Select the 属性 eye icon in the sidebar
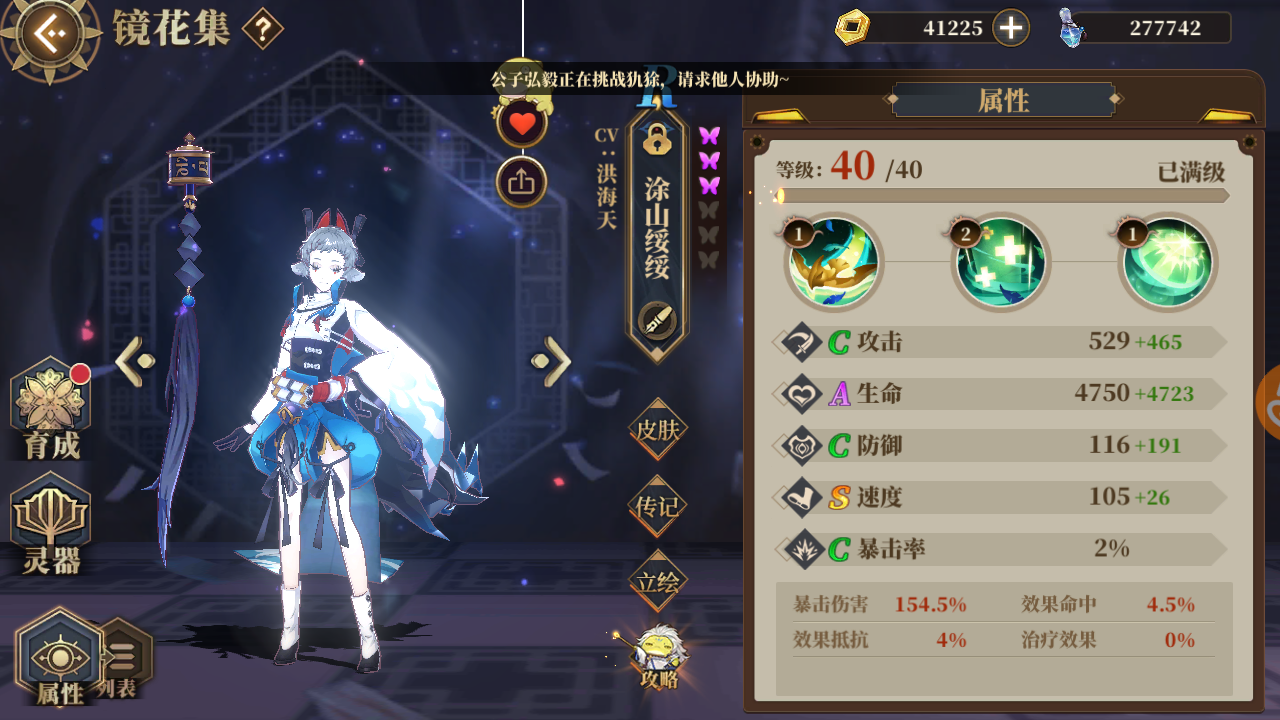 tap(60, 655)
